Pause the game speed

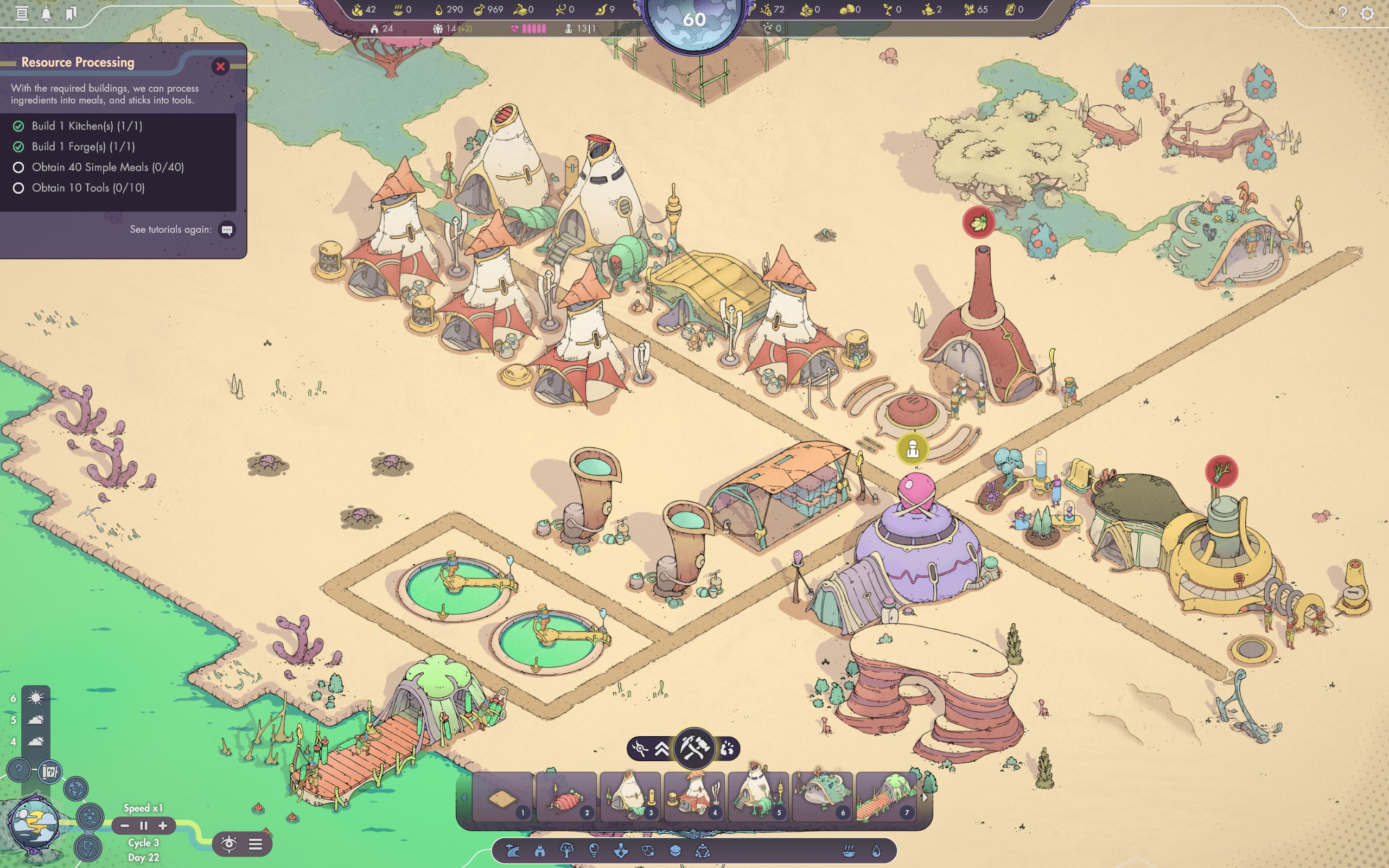tap(143, 826)
